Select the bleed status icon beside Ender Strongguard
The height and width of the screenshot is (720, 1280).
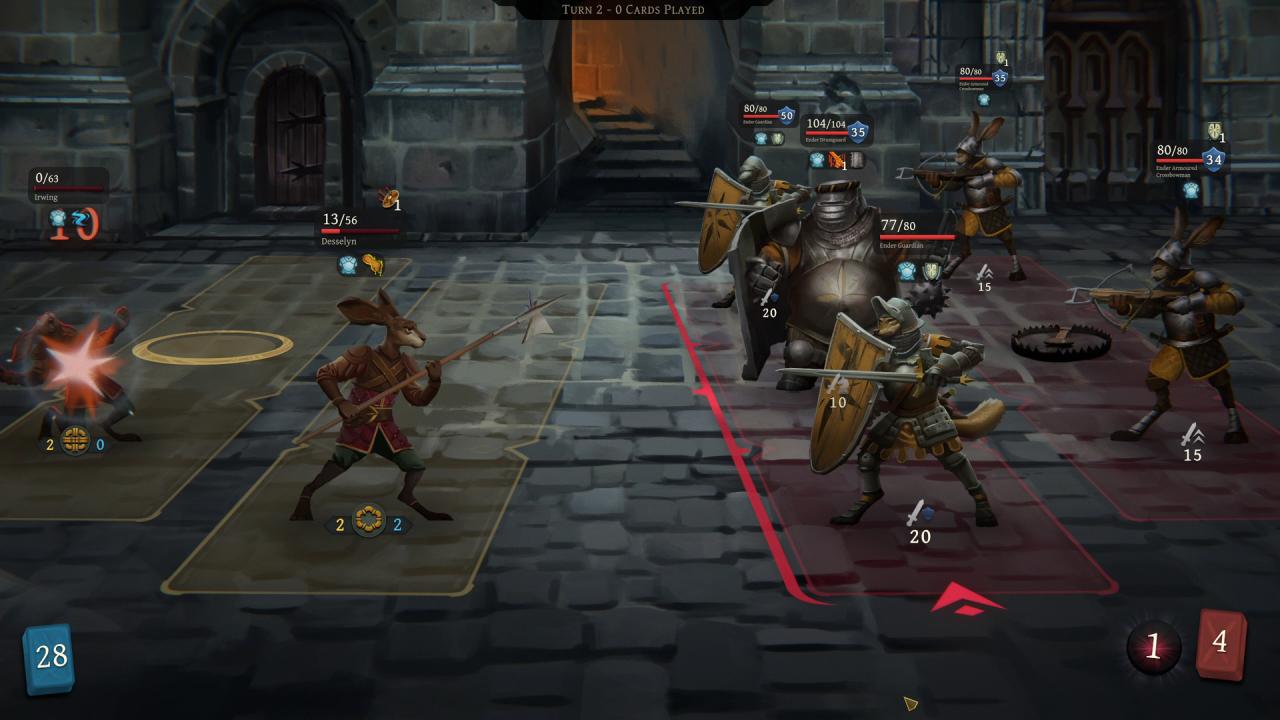[x=837, y=158]
